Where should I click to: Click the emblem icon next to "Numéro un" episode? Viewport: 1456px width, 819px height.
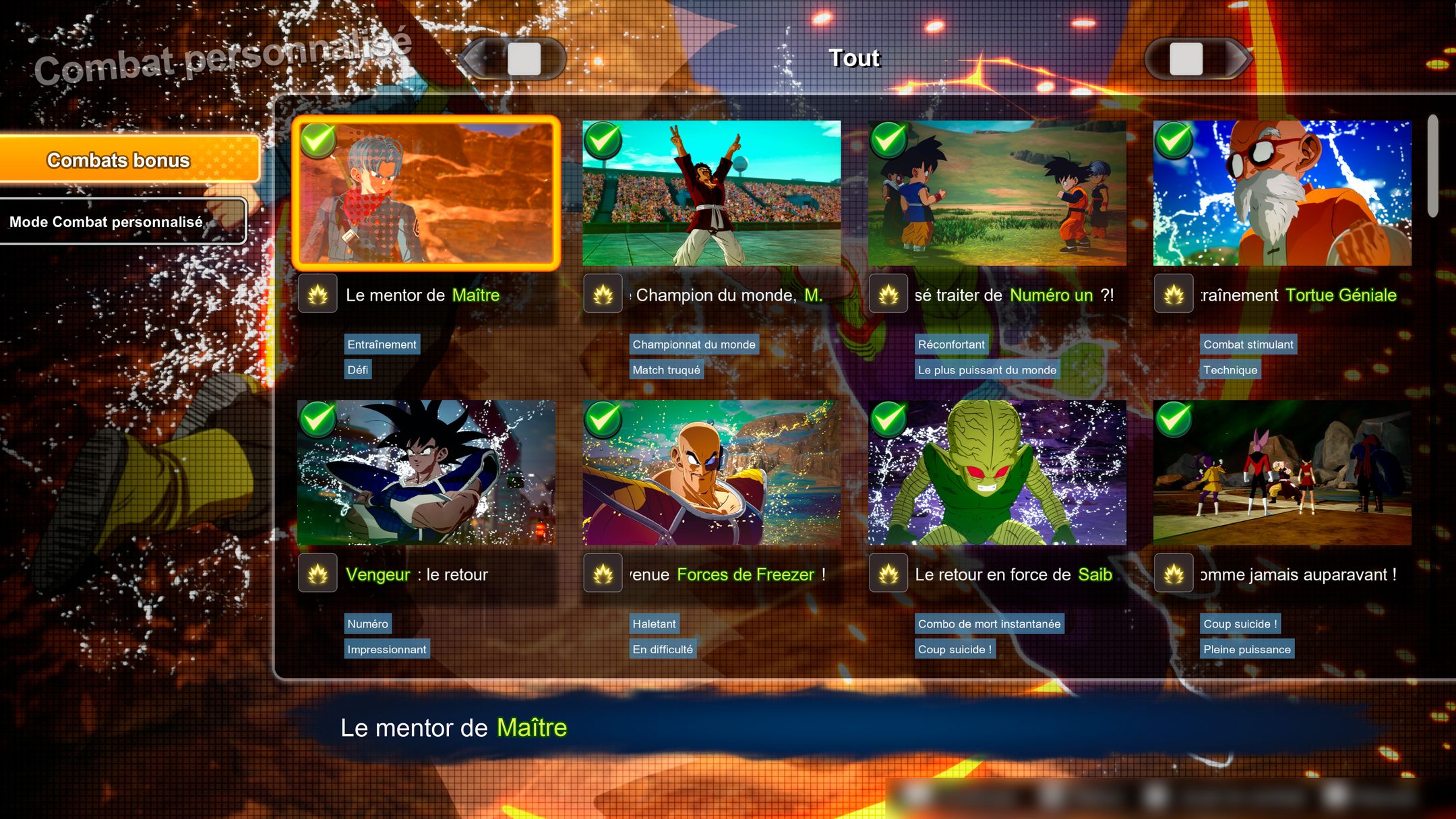coord(889,295)
